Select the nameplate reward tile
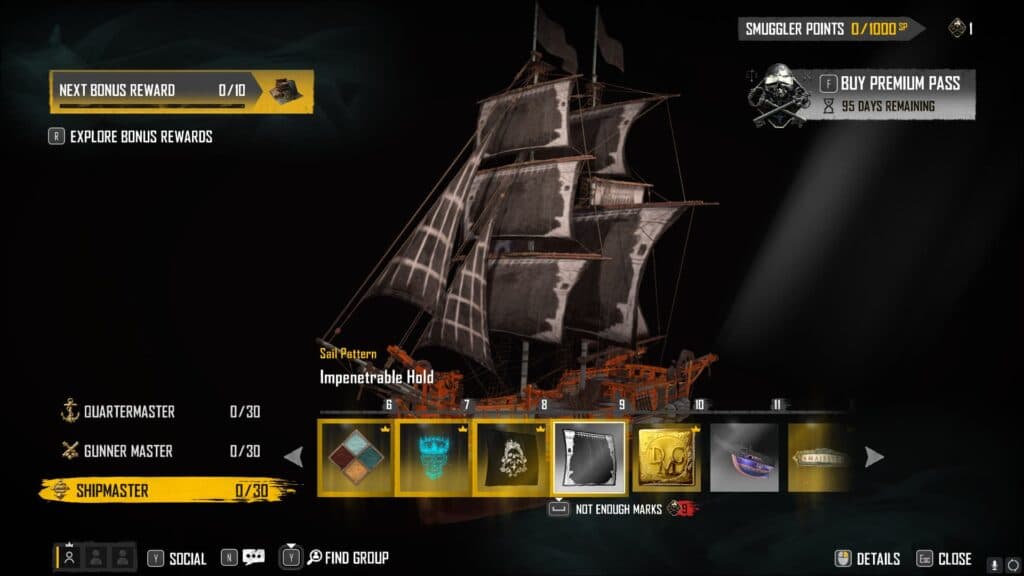 click(818, 457)
